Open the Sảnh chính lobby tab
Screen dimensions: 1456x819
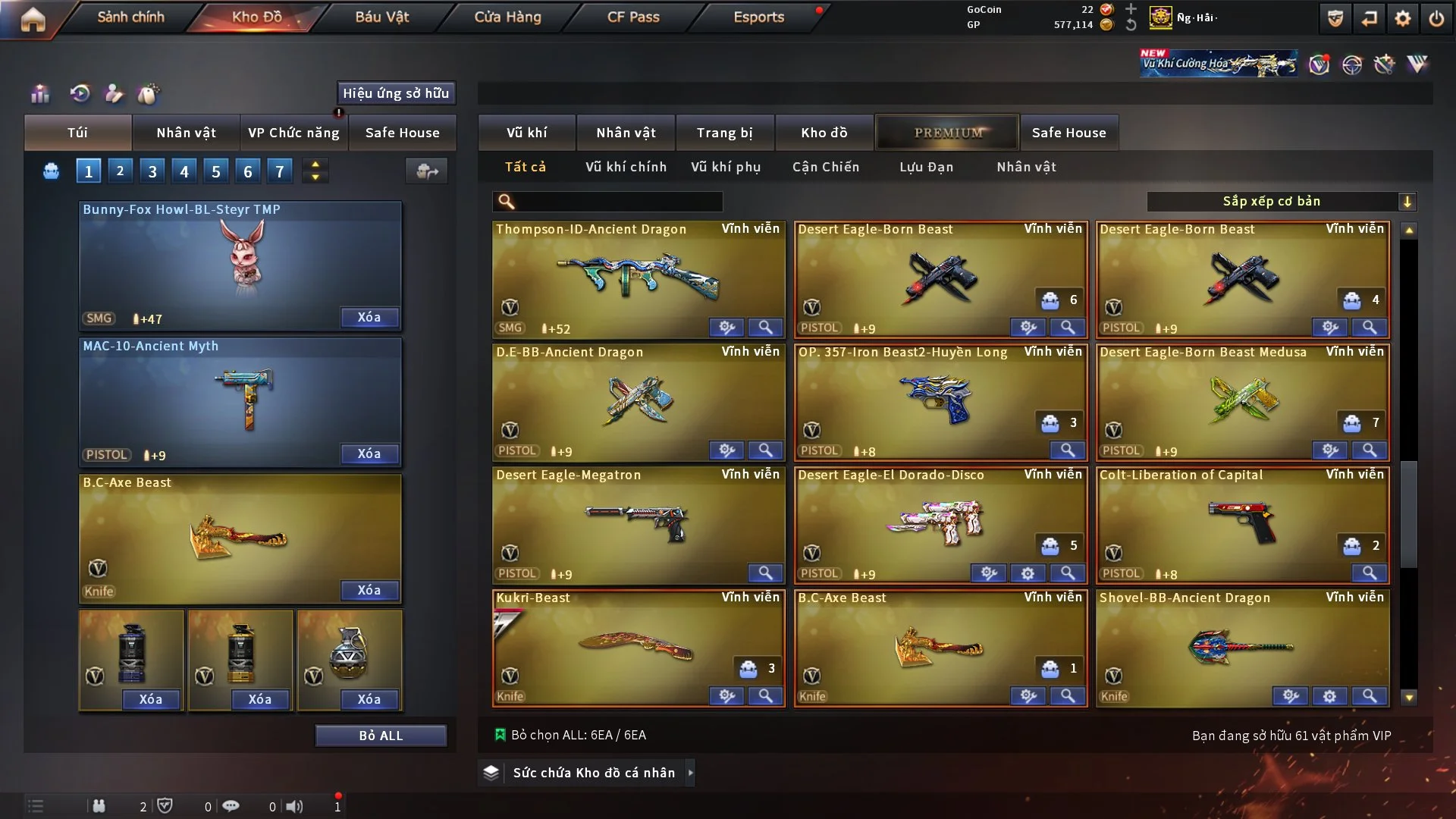[x=130, y=17]
